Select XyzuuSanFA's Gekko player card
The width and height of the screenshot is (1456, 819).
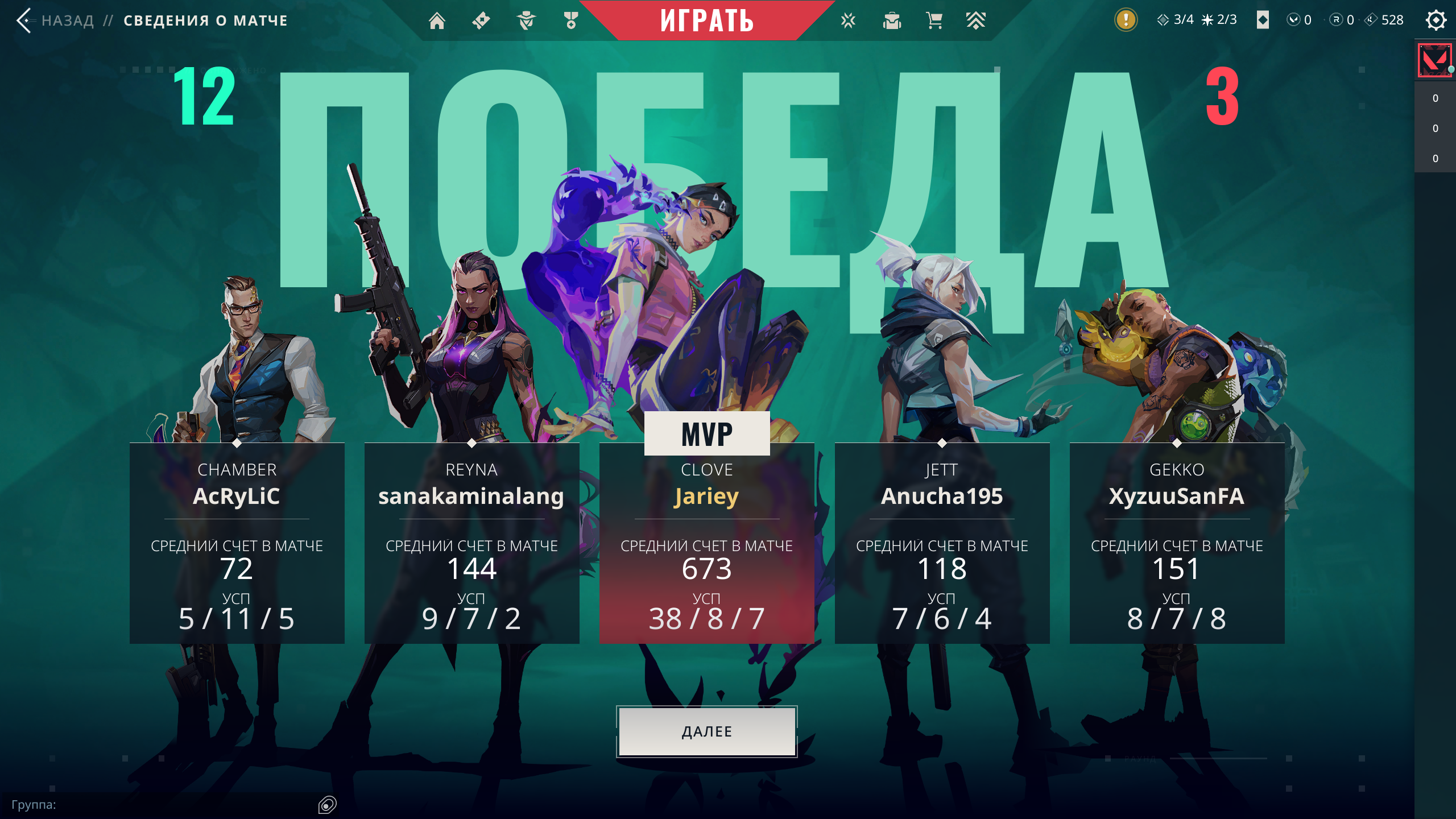point(1177,543)
